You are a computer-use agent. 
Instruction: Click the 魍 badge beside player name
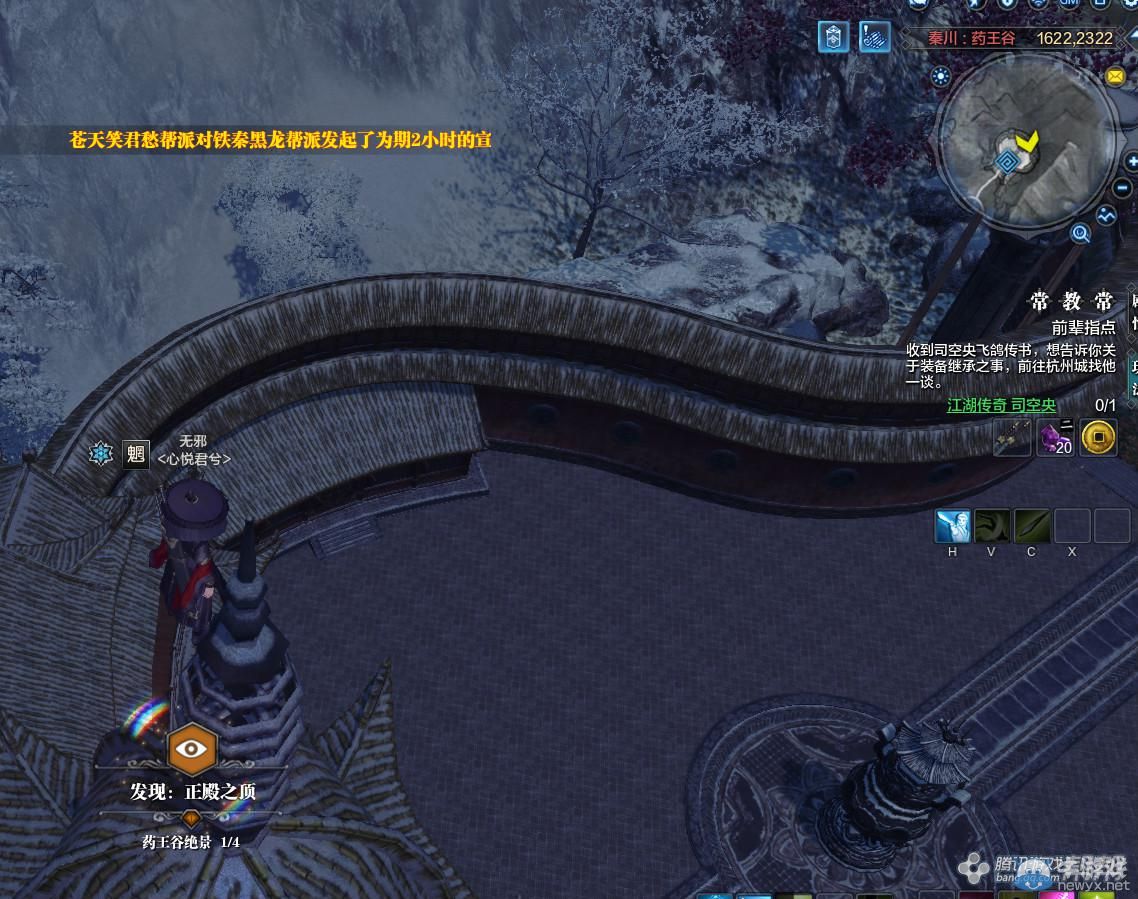(x=135, y=454)
